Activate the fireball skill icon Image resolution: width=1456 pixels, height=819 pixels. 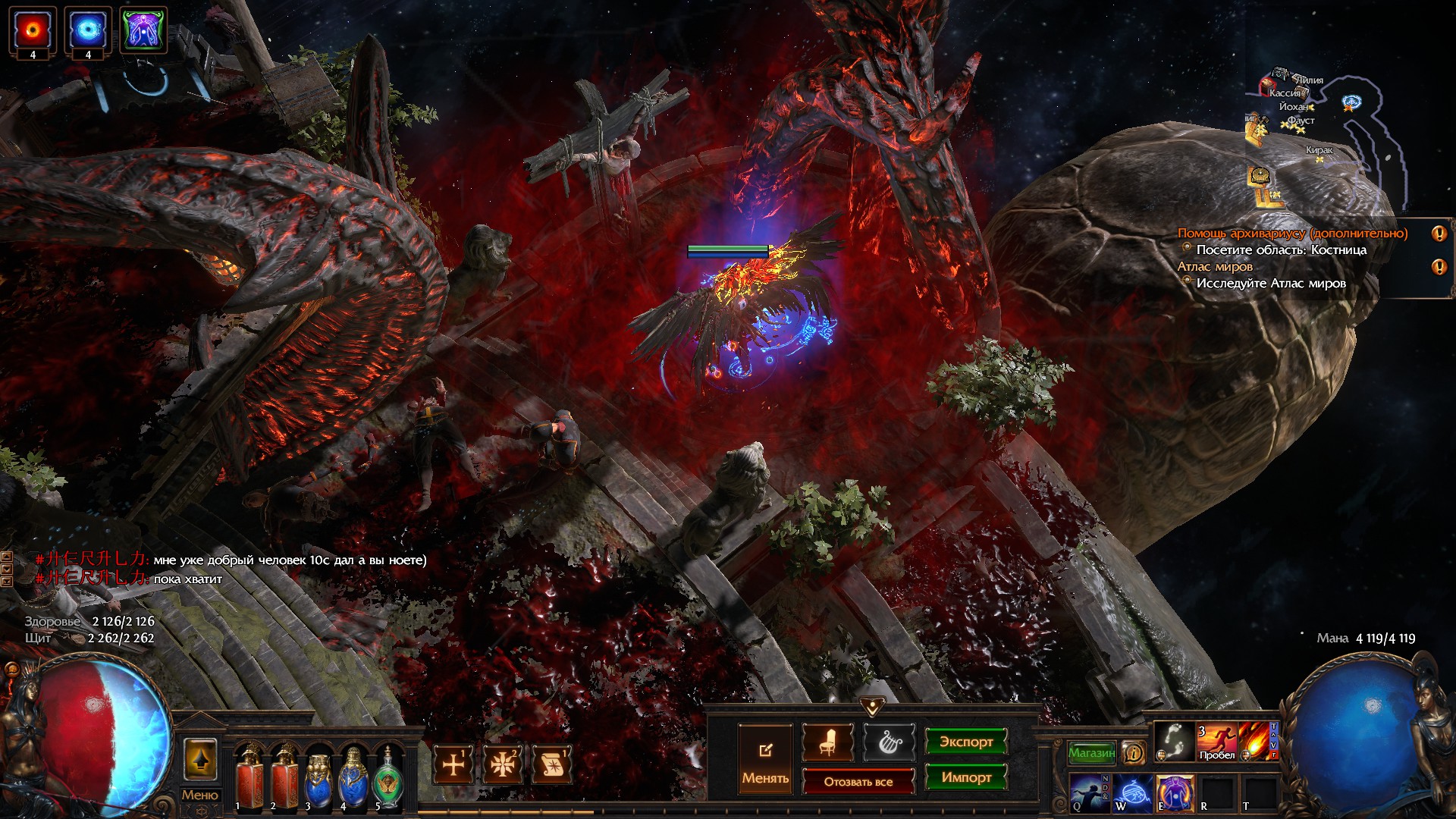(1255, 742)
